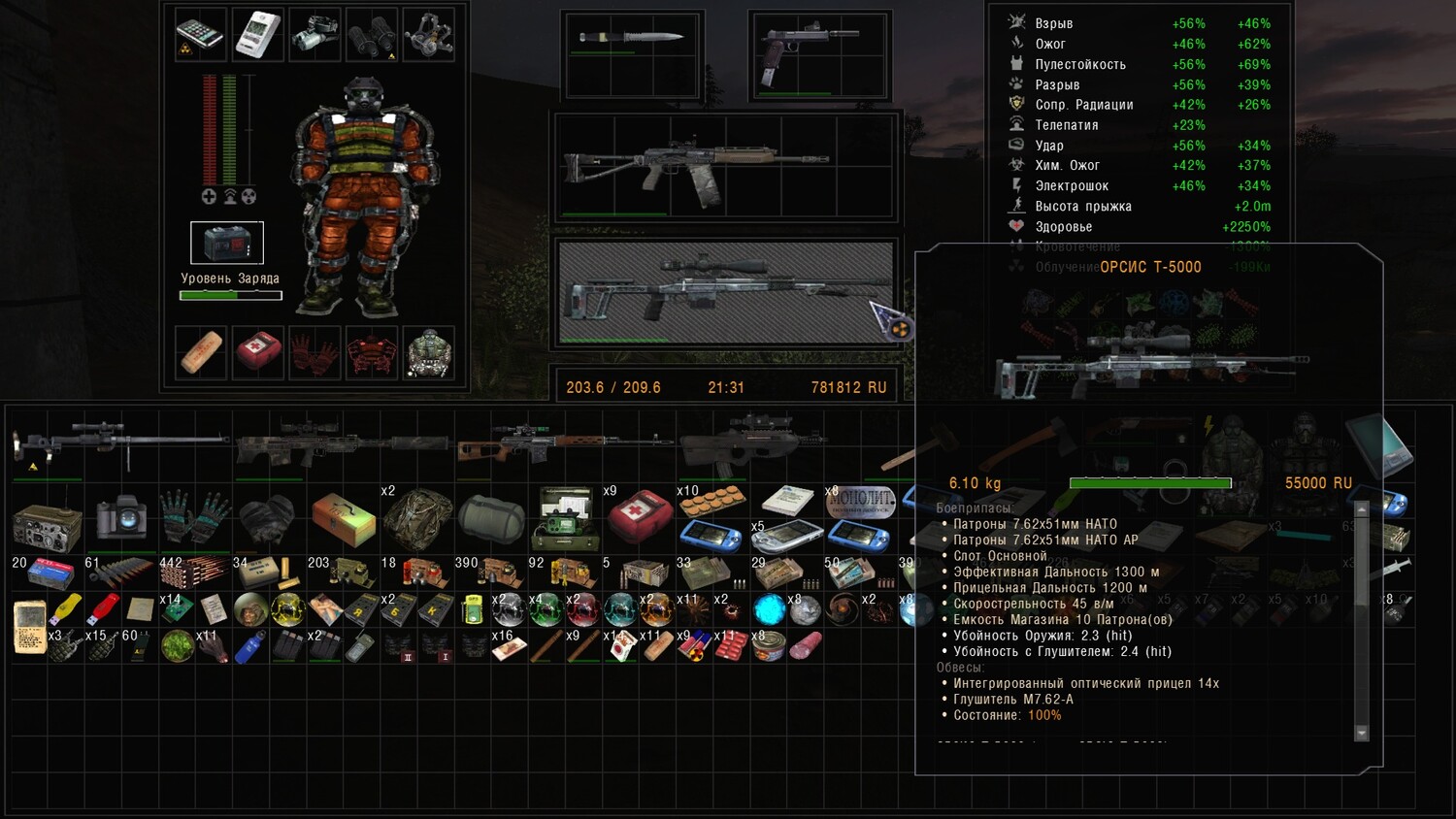Click the battery power unit slot
Screen dimensions: 1456x819
click(x=226, y=243)
